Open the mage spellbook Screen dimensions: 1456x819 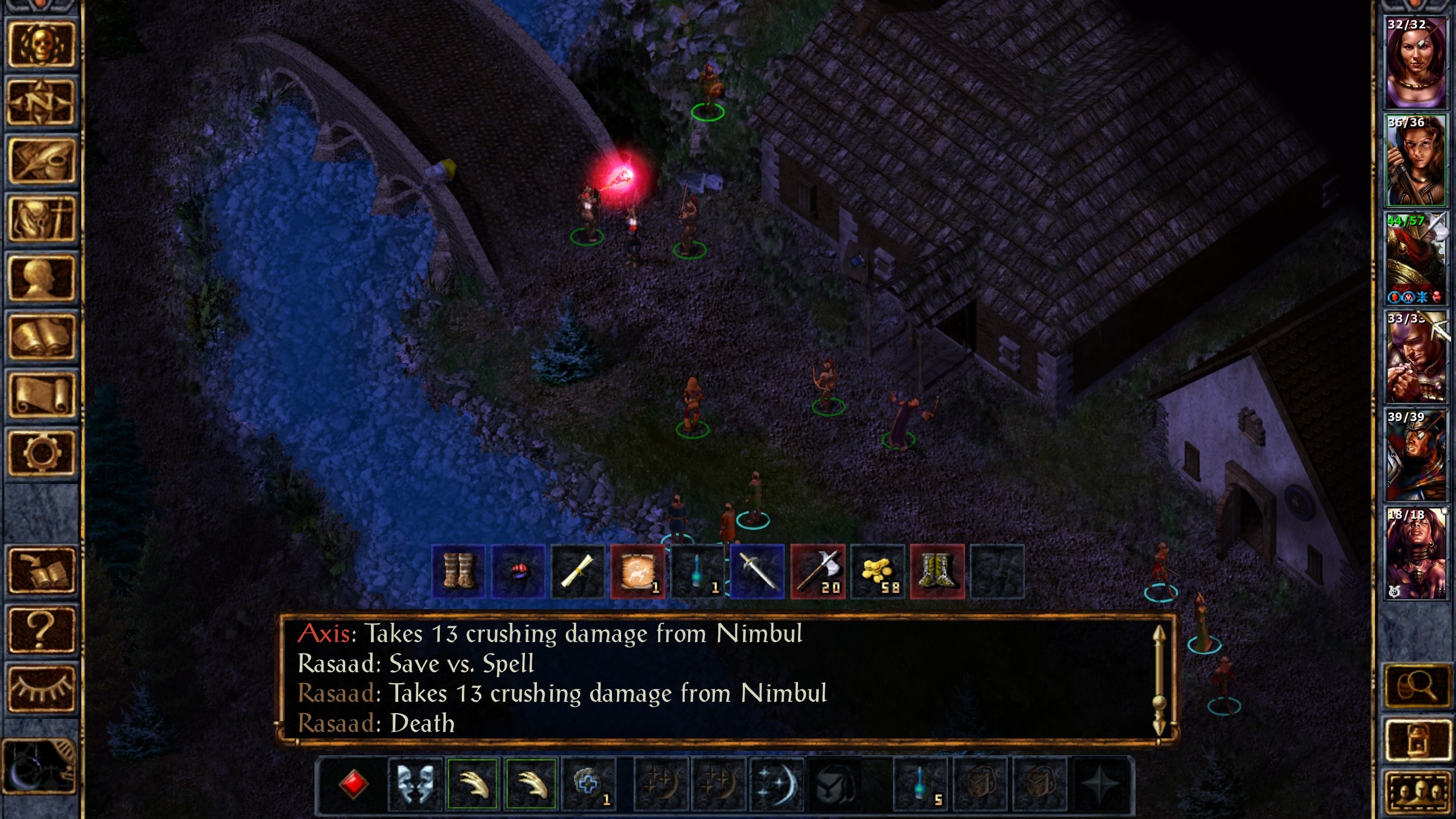(40, 336)
